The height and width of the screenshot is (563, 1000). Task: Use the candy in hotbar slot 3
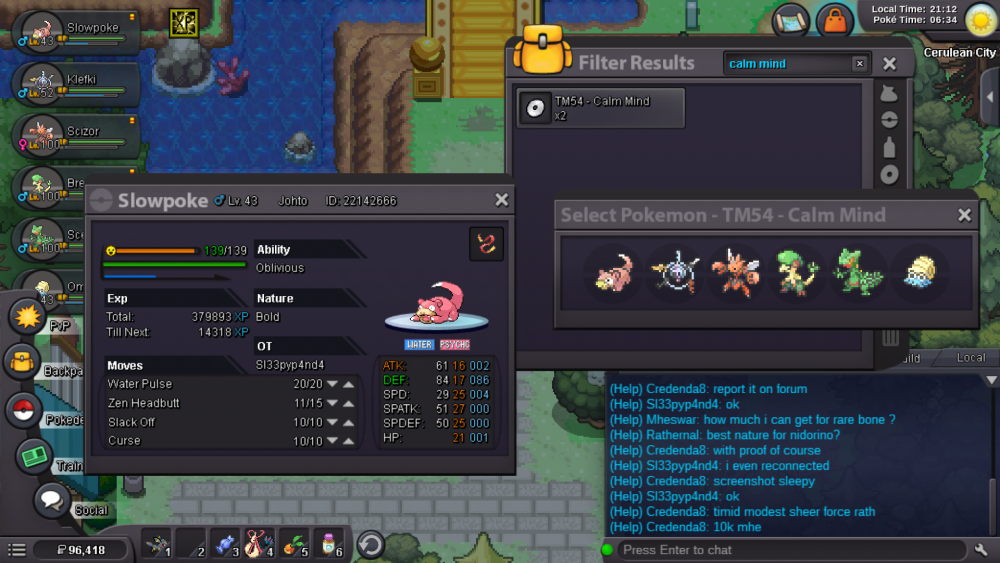(225, 543)
